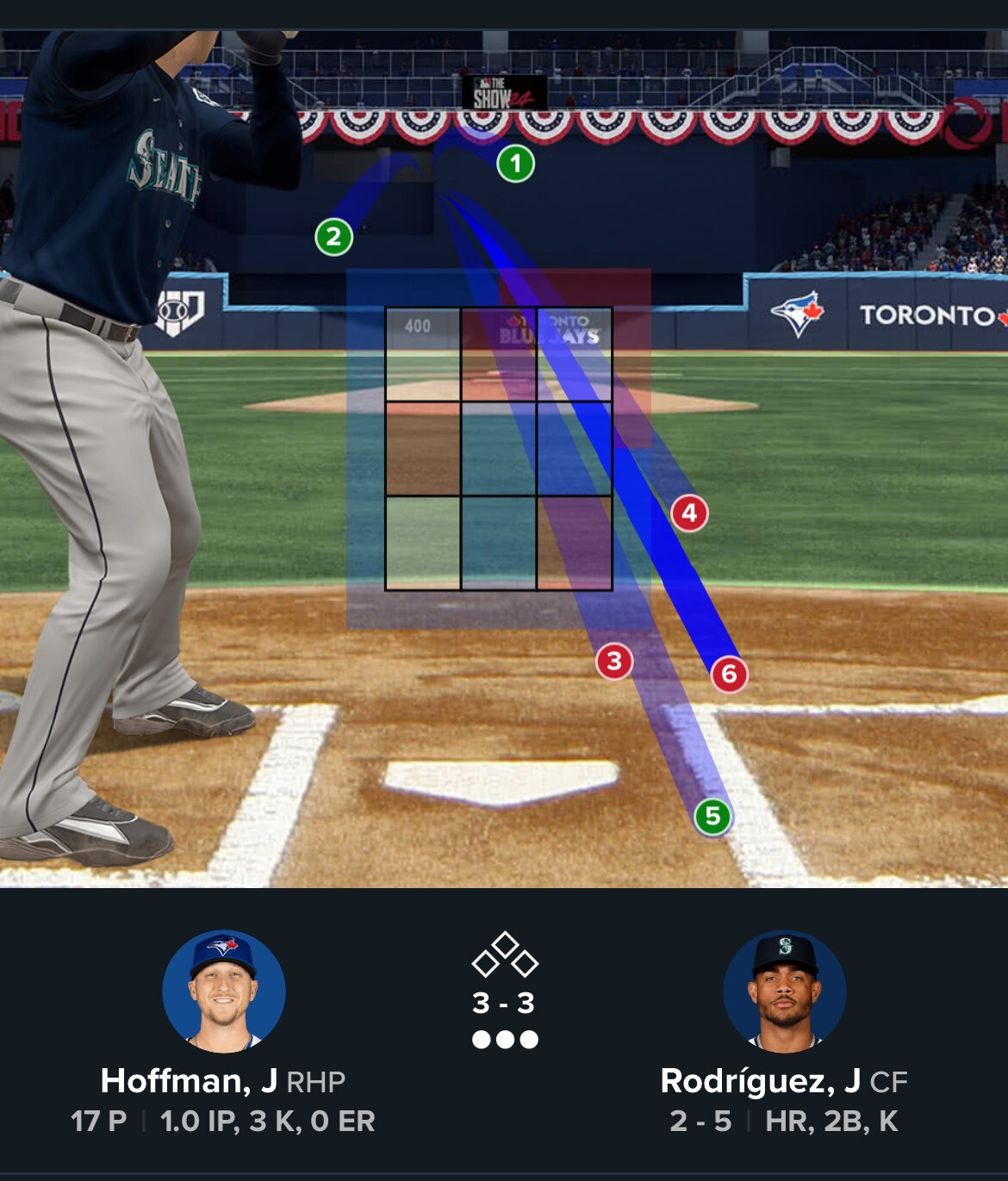Open pitch 6 marker details
Viewport: 1008px width, 1181px height.
pyautogui.click(x=729, y=674)
